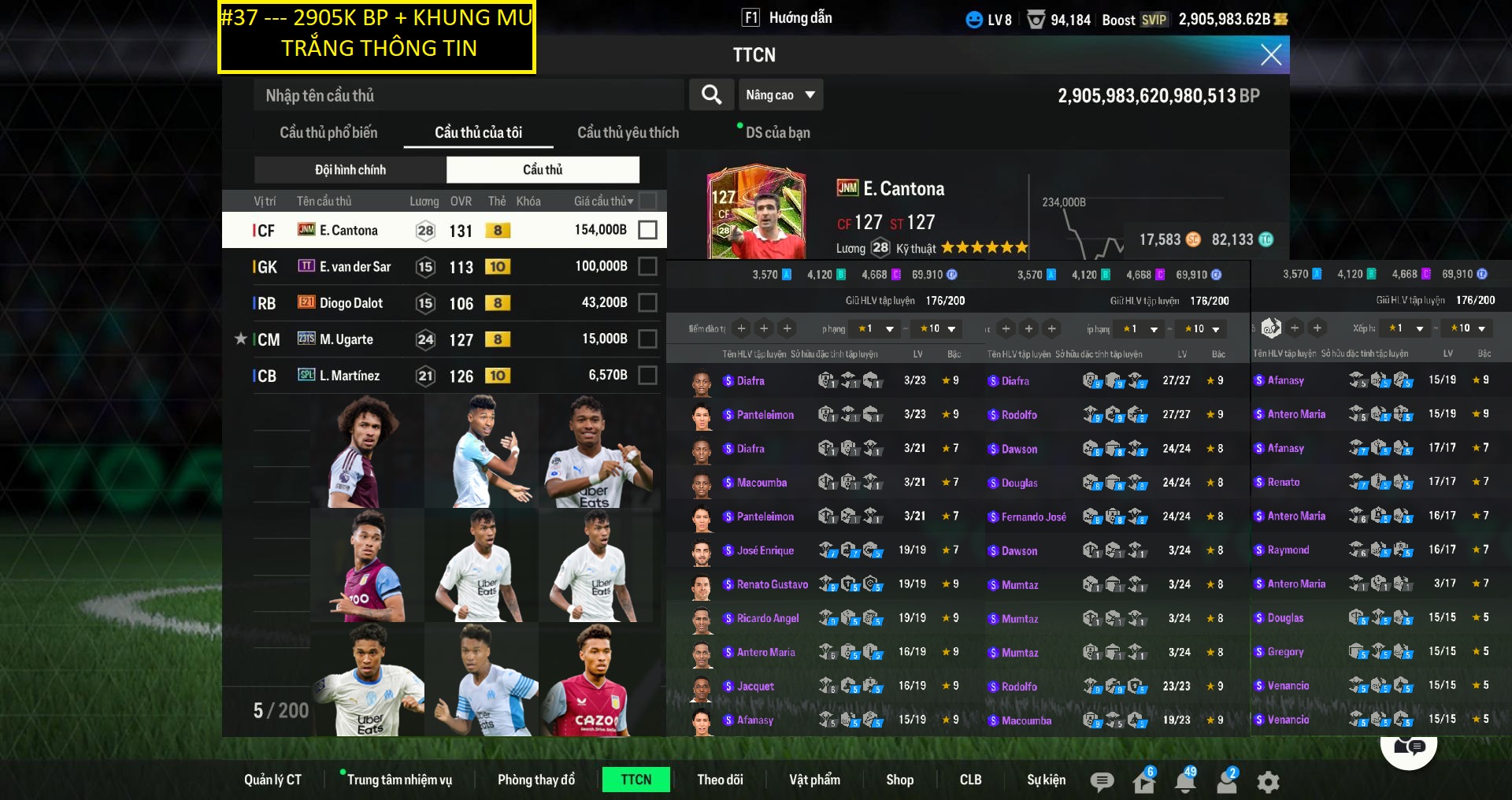
Task: Tick the checkbox for Diogo Dalot
Action: [647, 302]
